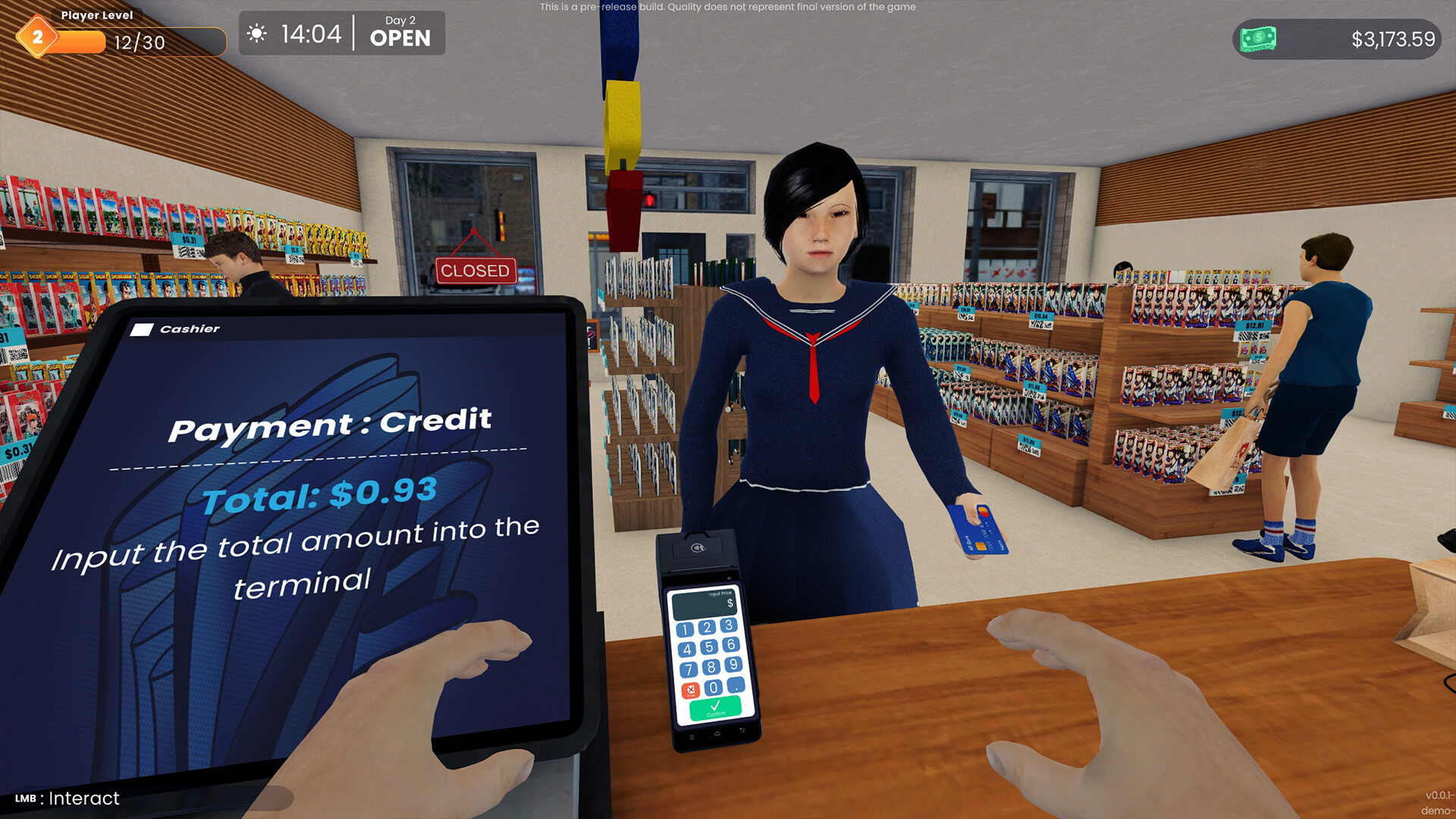1456x819 pixels.
Task: Click the Input Price display field on the terminal
Action: coord(705,603)
